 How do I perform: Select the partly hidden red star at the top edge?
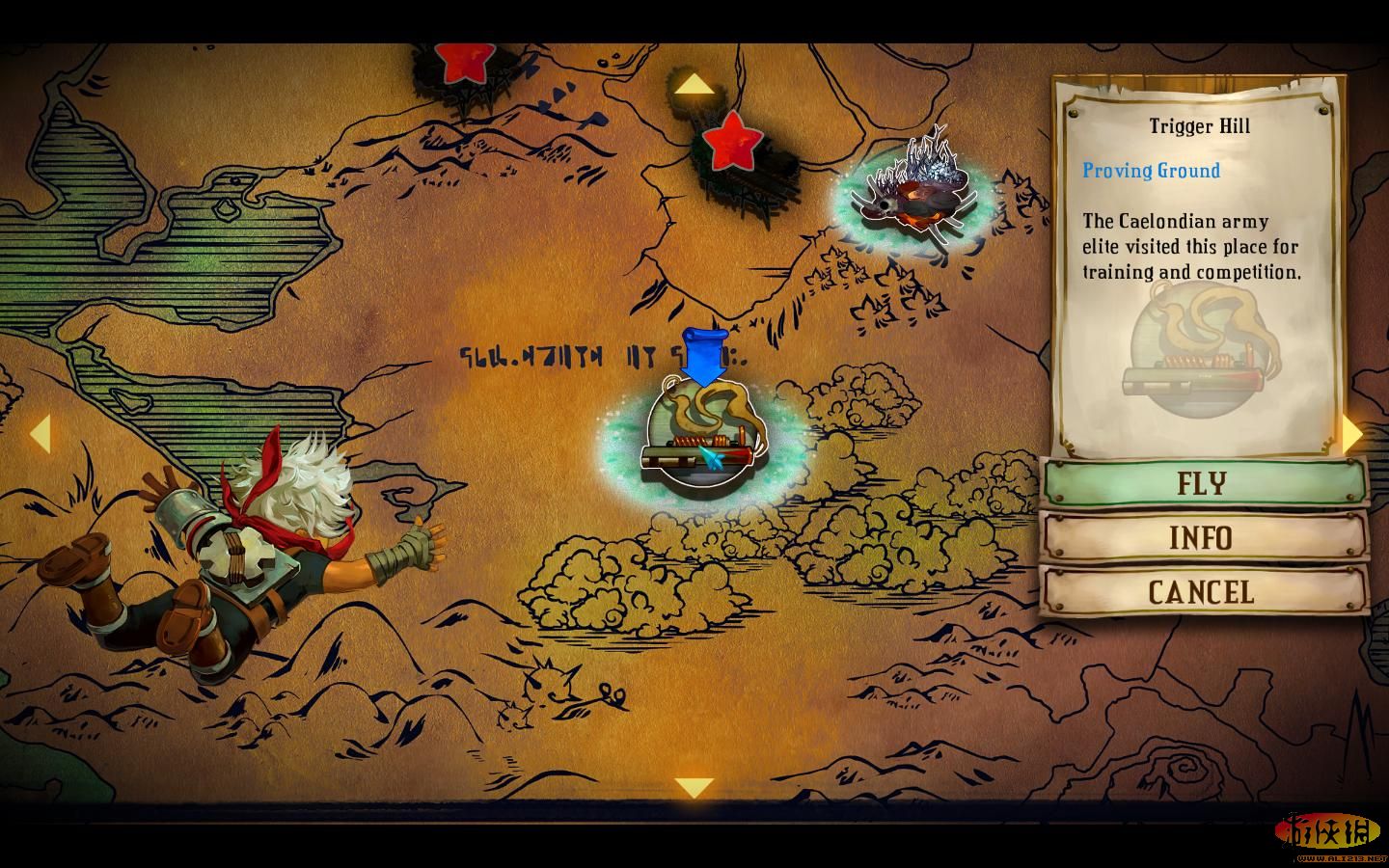(463, 61)
